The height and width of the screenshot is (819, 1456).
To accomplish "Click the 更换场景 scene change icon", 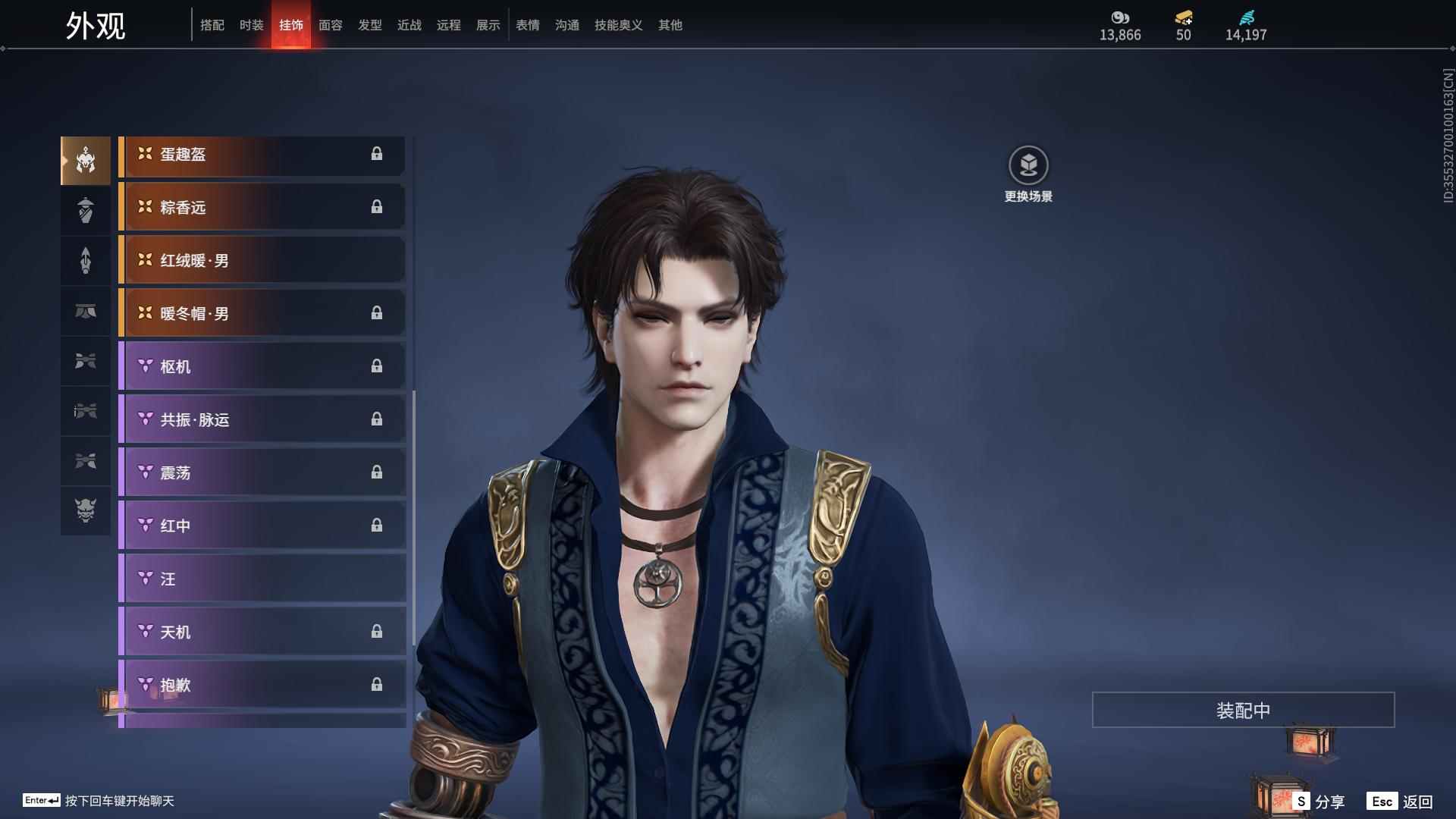I will [1028, 166].
